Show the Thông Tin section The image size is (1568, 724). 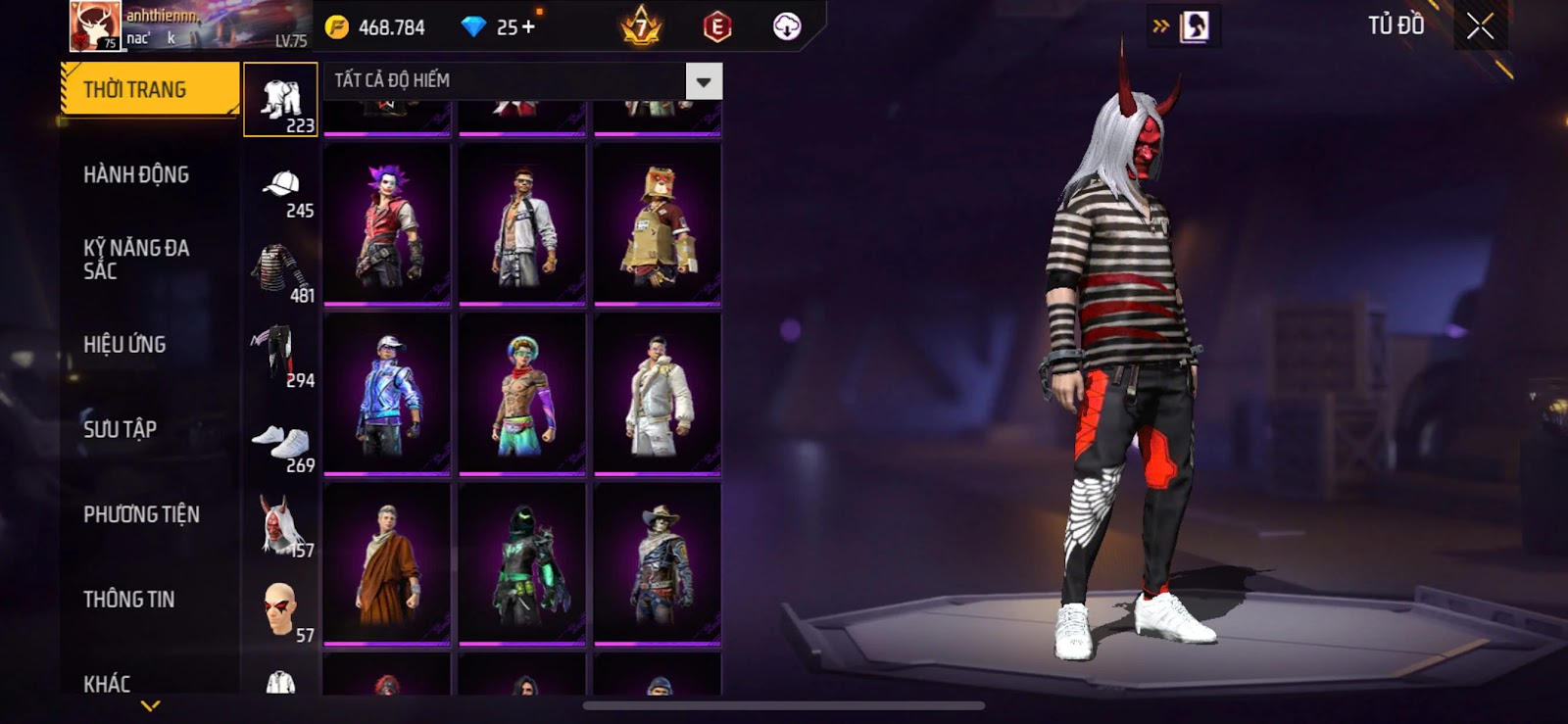pyautogui.click(x=128, y=599)
